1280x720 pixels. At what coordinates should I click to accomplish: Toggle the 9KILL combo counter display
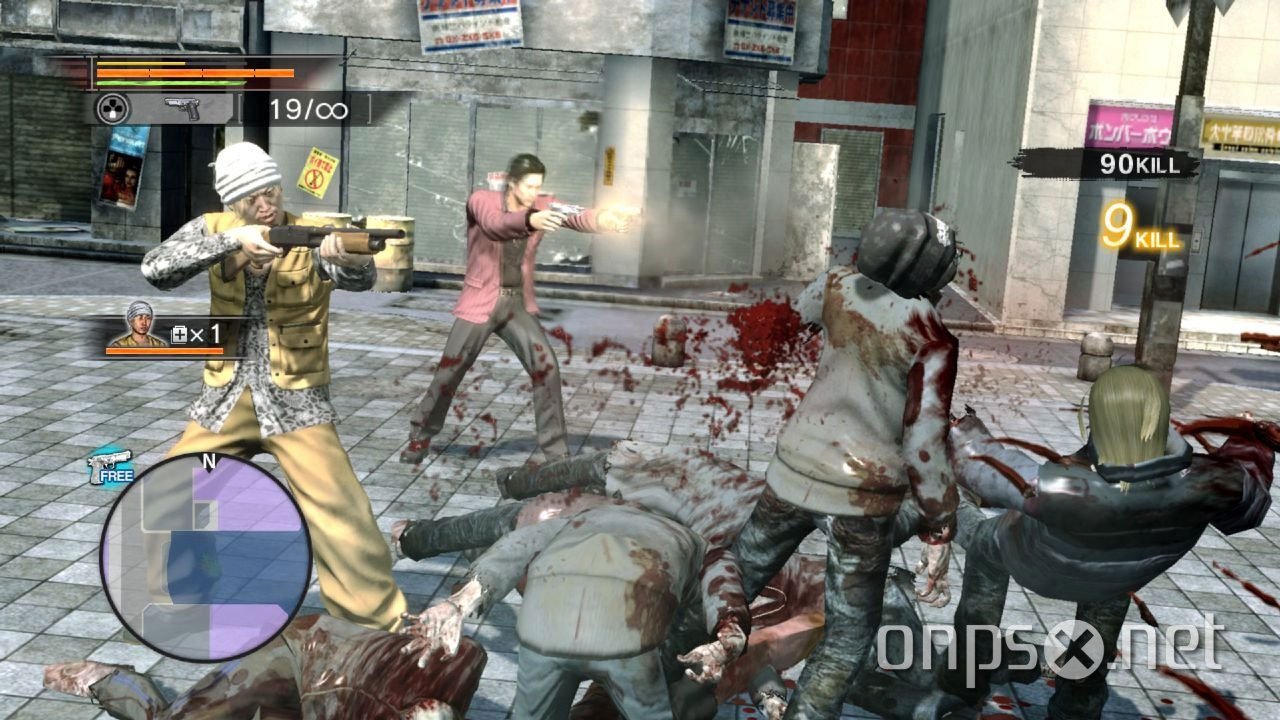(1140, 224)
